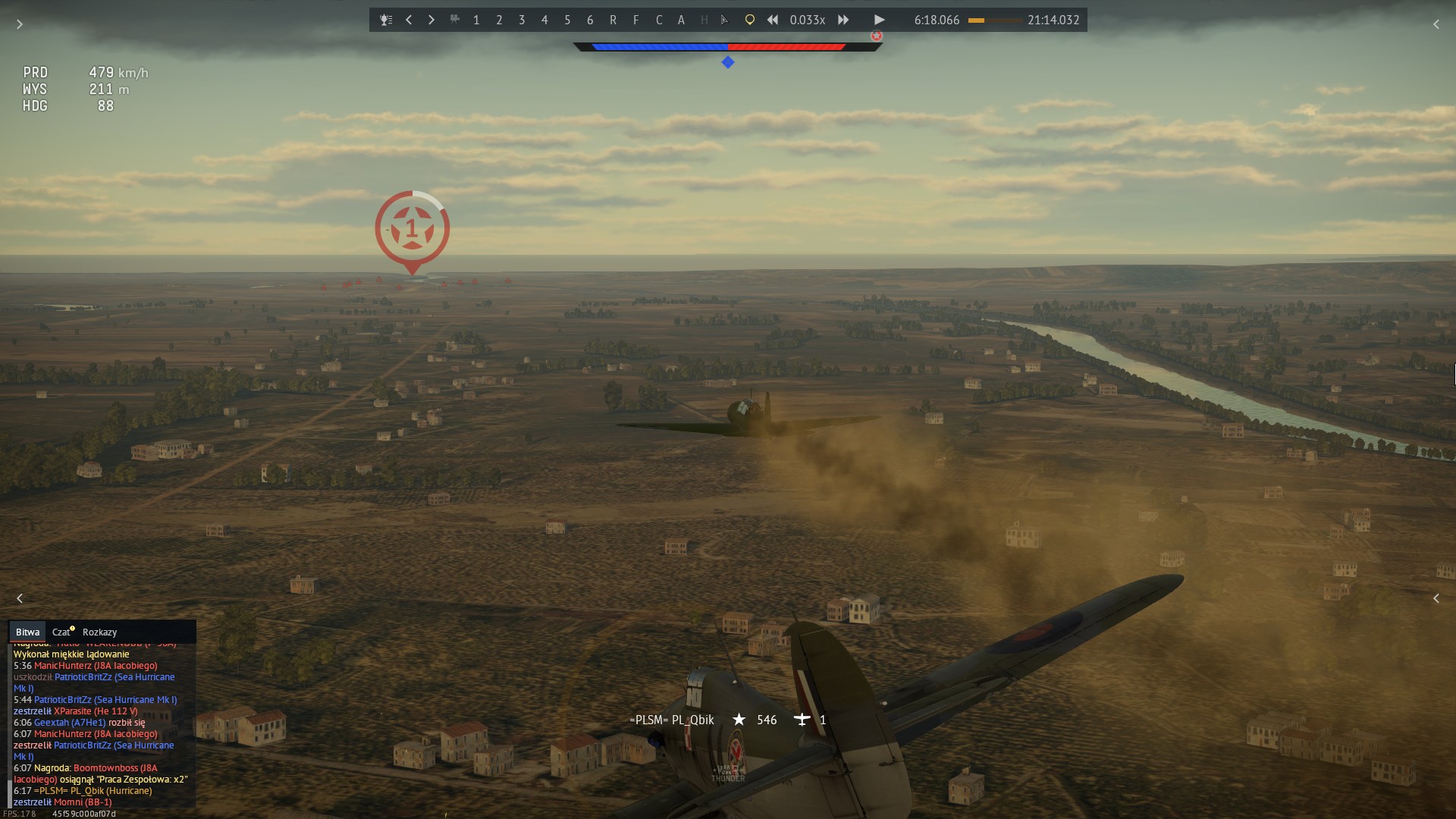1456x819 pixels.
Task: Switch to the Czat tab
Action: [x=61, y=632]
